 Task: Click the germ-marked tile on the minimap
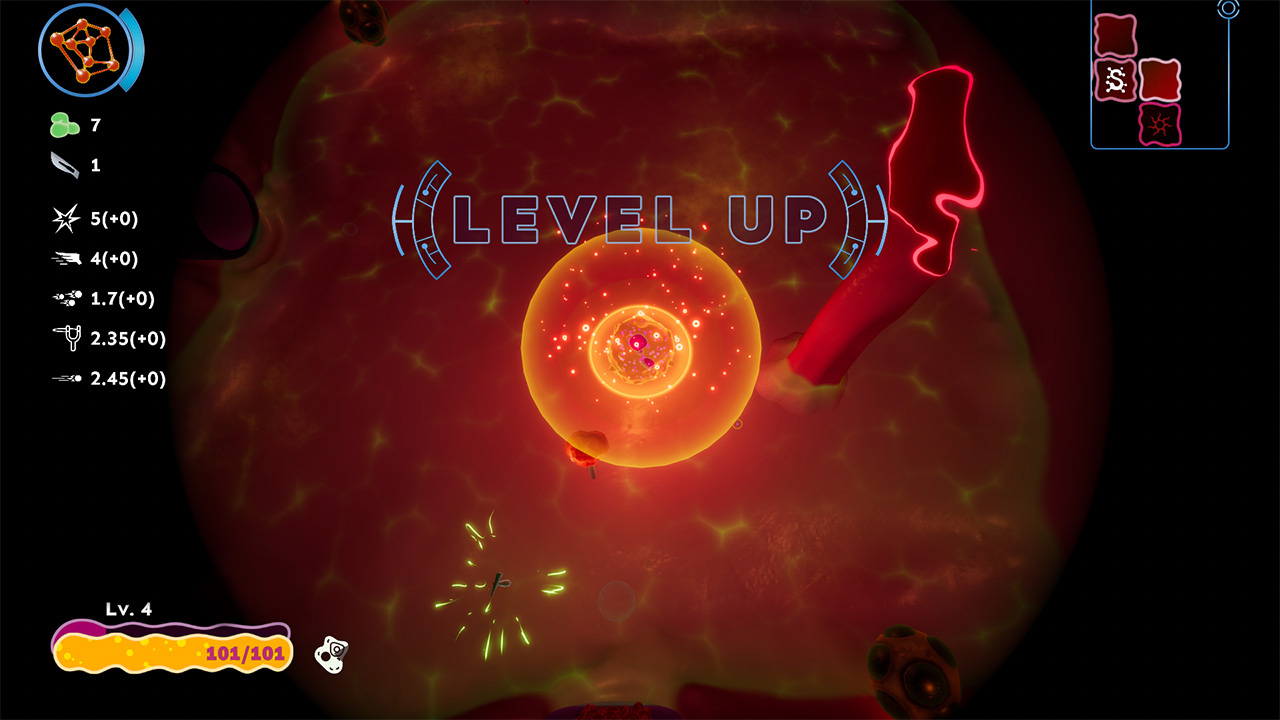point(1117,79)
